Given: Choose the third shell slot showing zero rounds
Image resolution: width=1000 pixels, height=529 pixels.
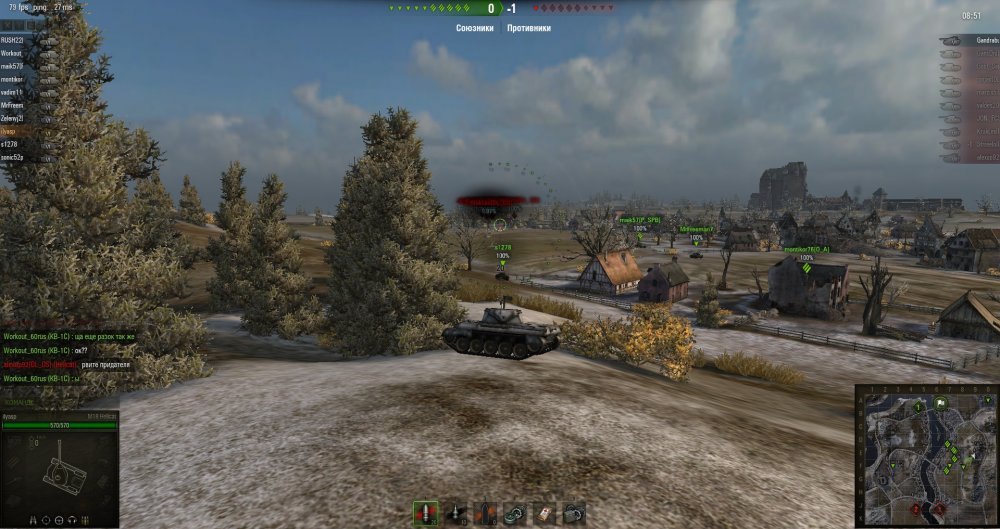Looking at the screenshot, I should (485, 513).
